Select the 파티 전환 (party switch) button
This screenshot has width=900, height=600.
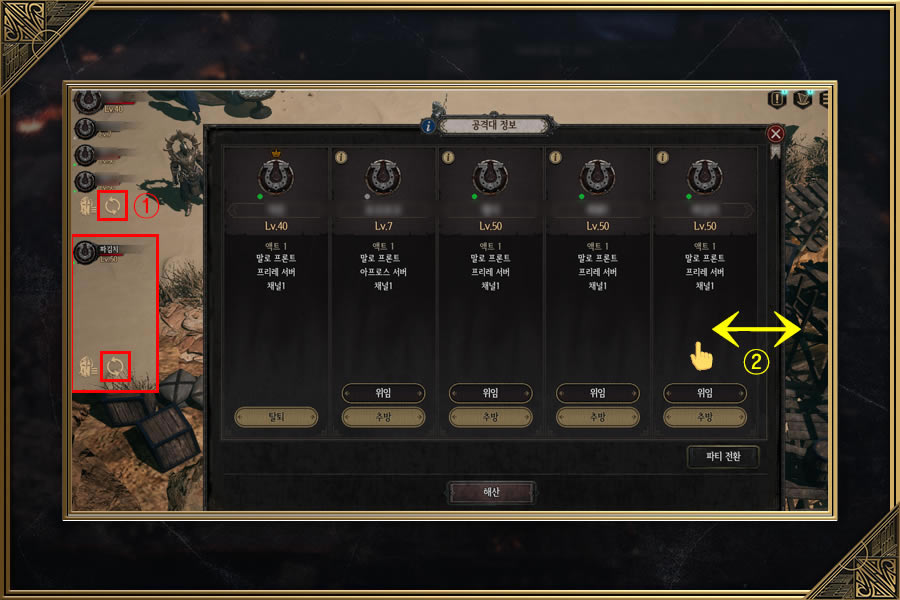tap(723, 457)
